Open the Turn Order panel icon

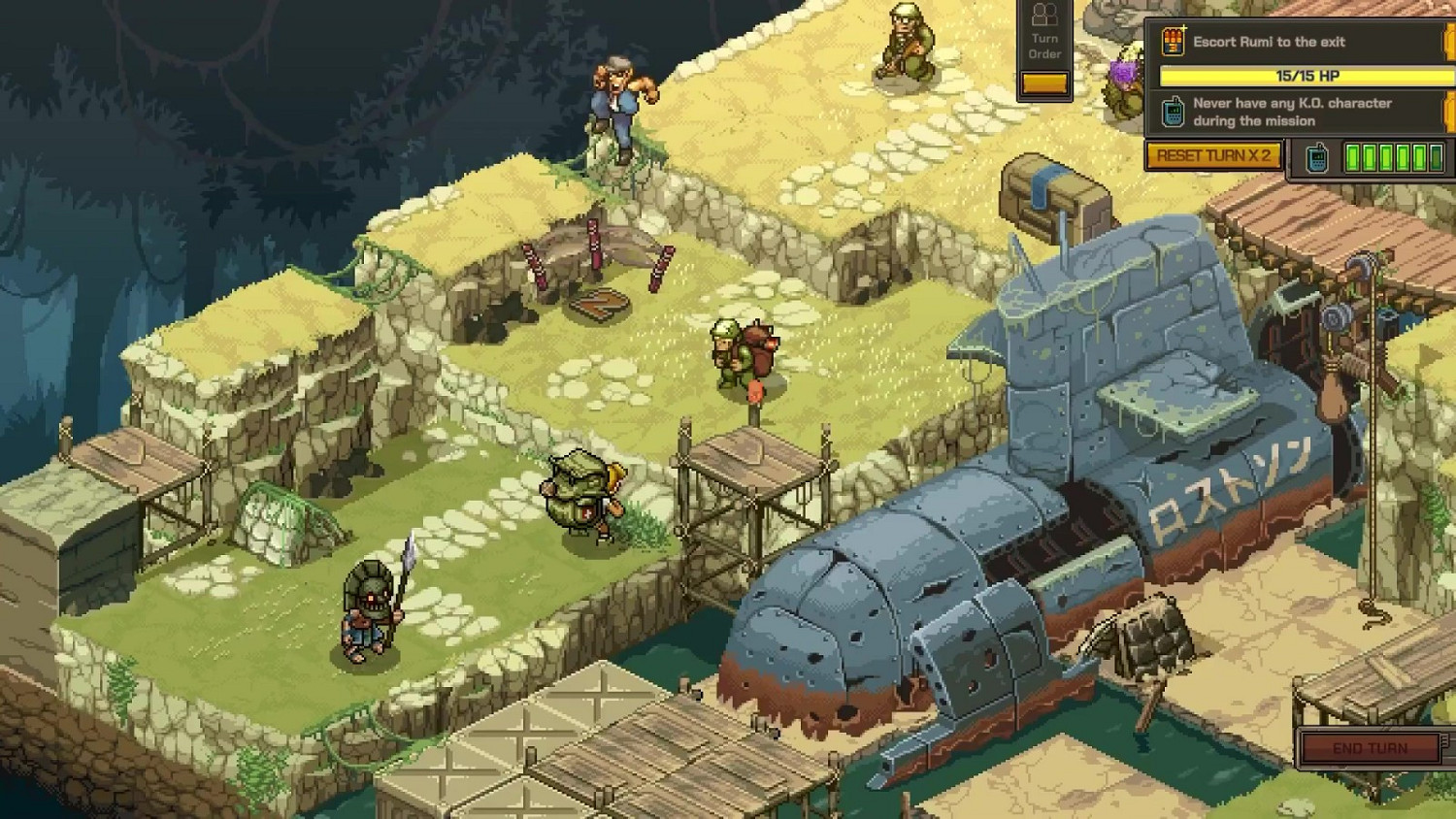1043,16
